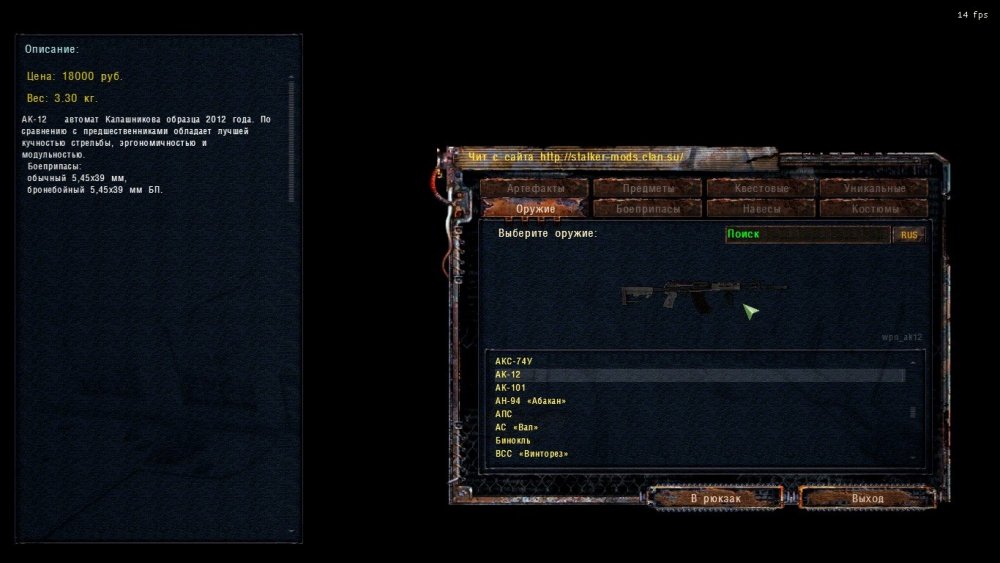Open the Навесы tab

760,209
